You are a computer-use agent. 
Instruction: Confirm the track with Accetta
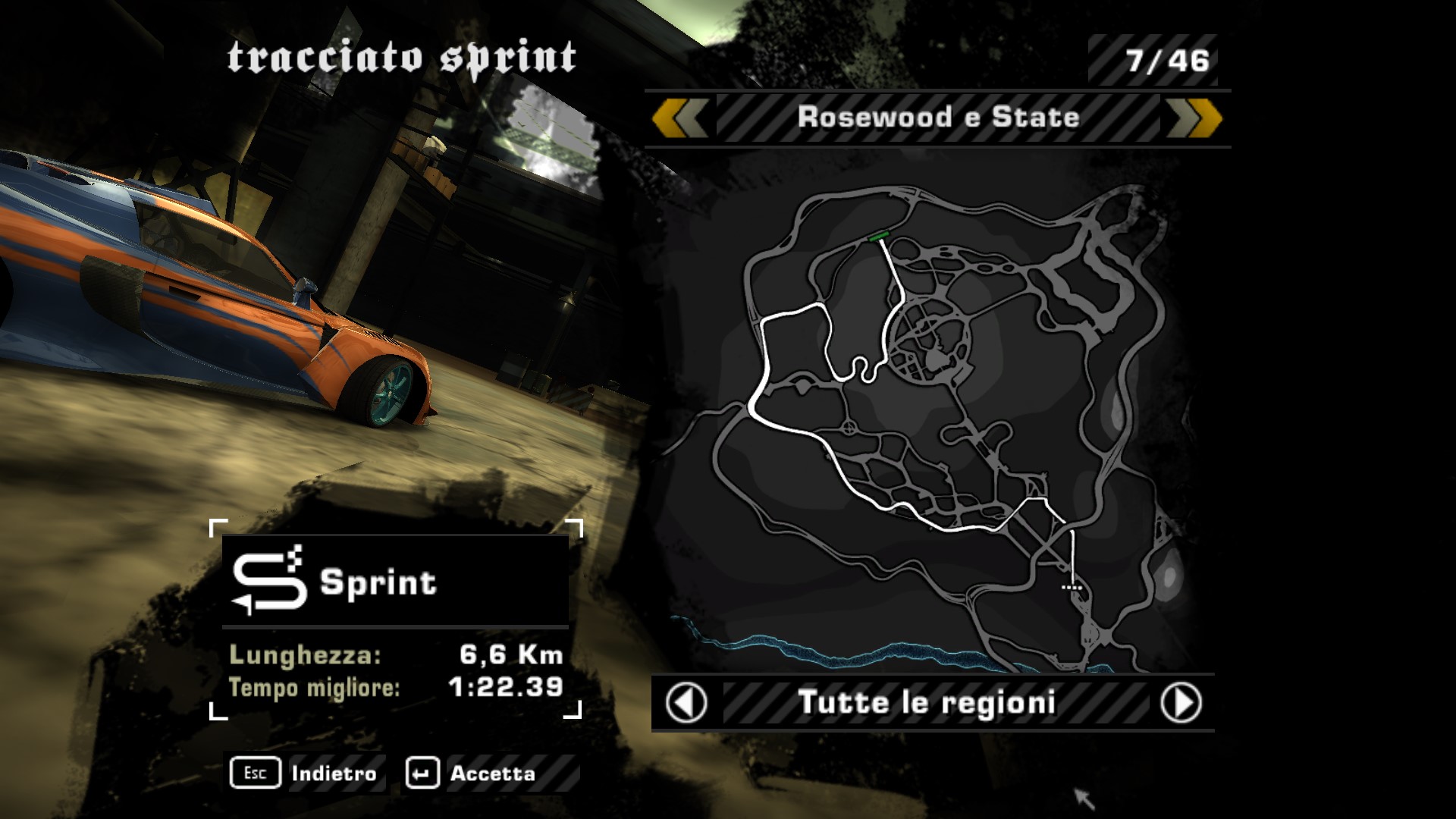472,773
